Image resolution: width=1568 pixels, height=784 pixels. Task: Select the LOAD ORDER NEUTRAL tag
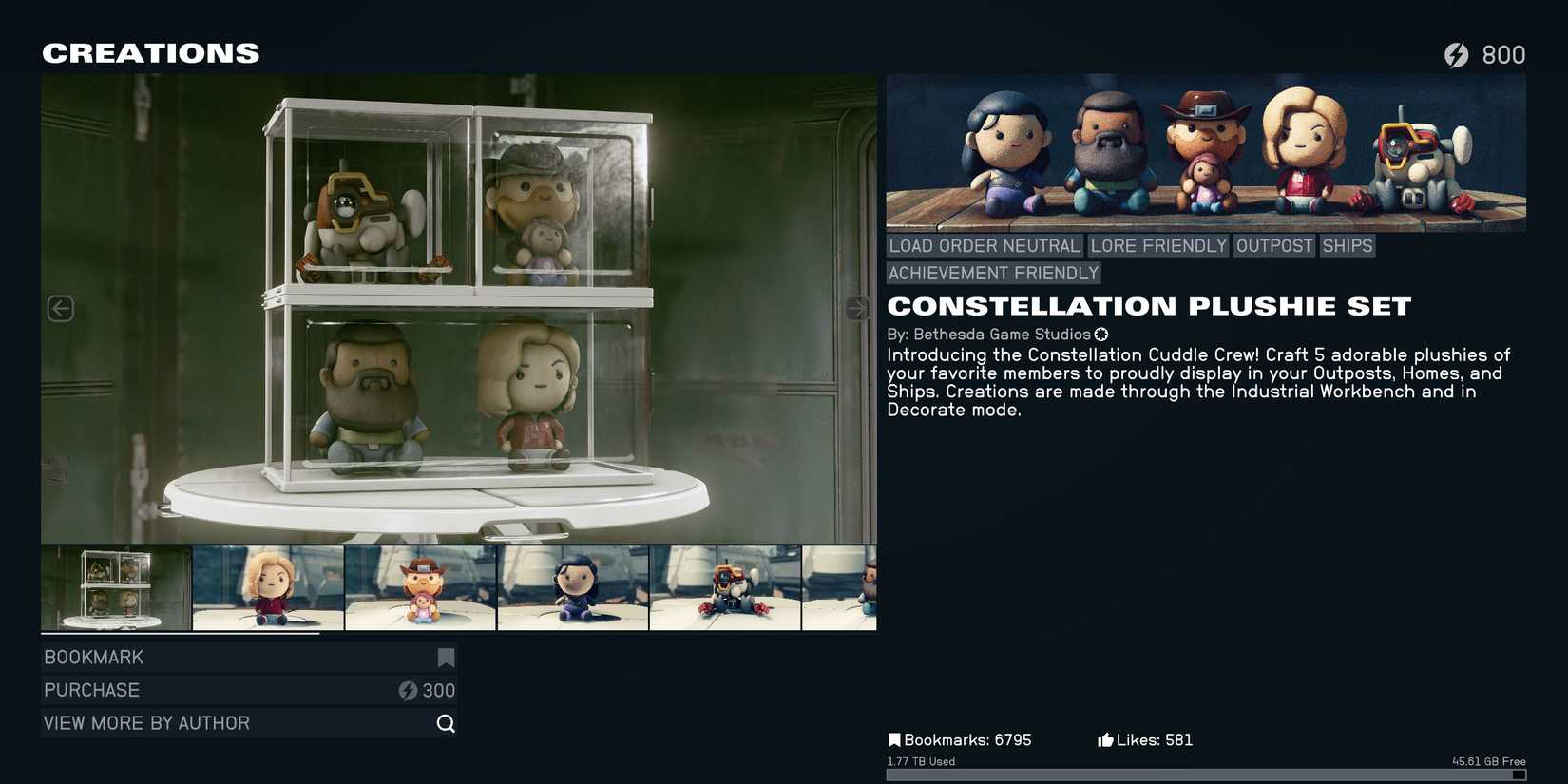[984, 245]
